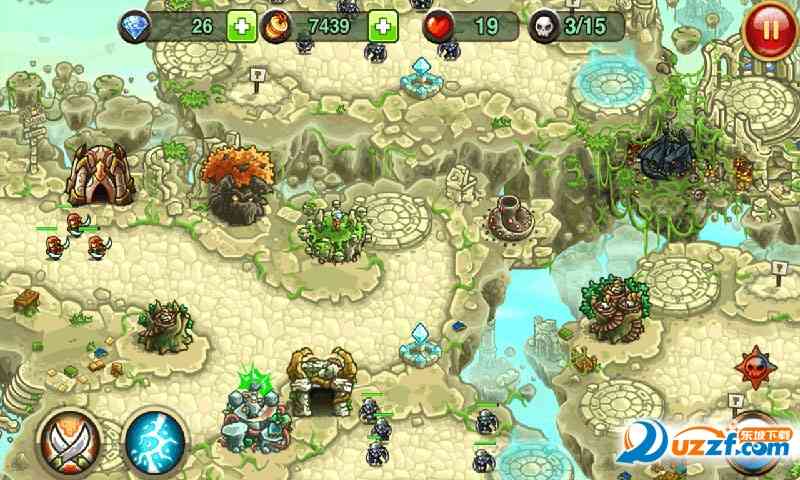Add more gems with the green plus
The width and height of the screenshot is (800, 480).
[241, 26]
